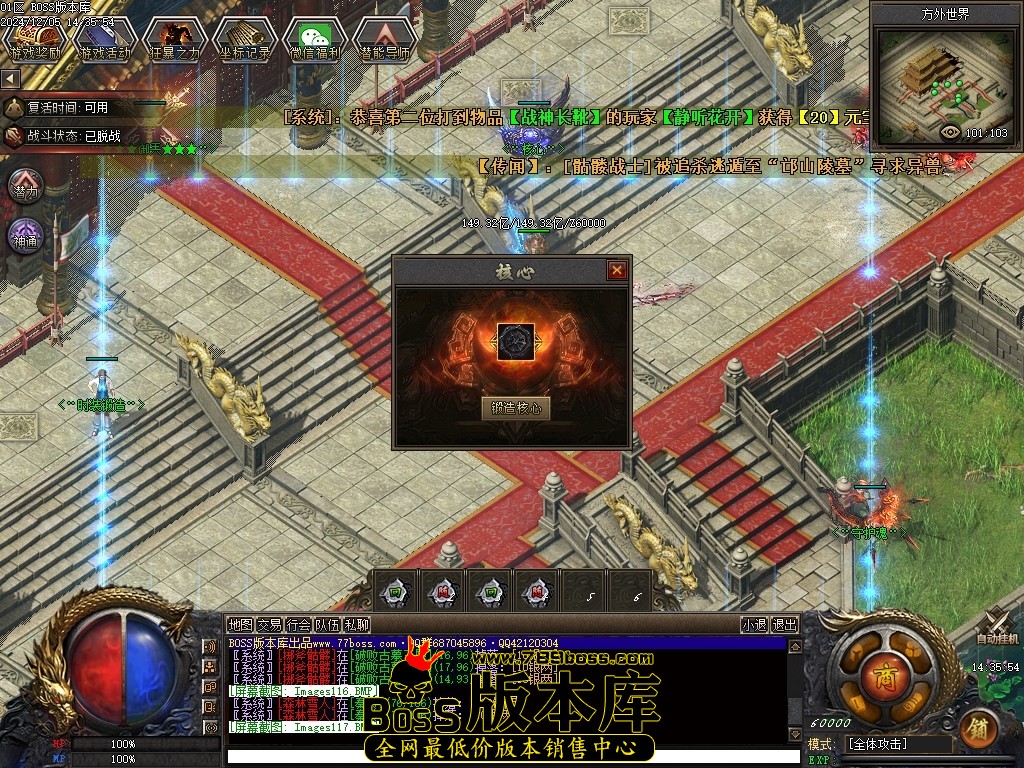Open the 游戏奖励 game rewards menu
The image size is (1024, 768).
(34, 40)
